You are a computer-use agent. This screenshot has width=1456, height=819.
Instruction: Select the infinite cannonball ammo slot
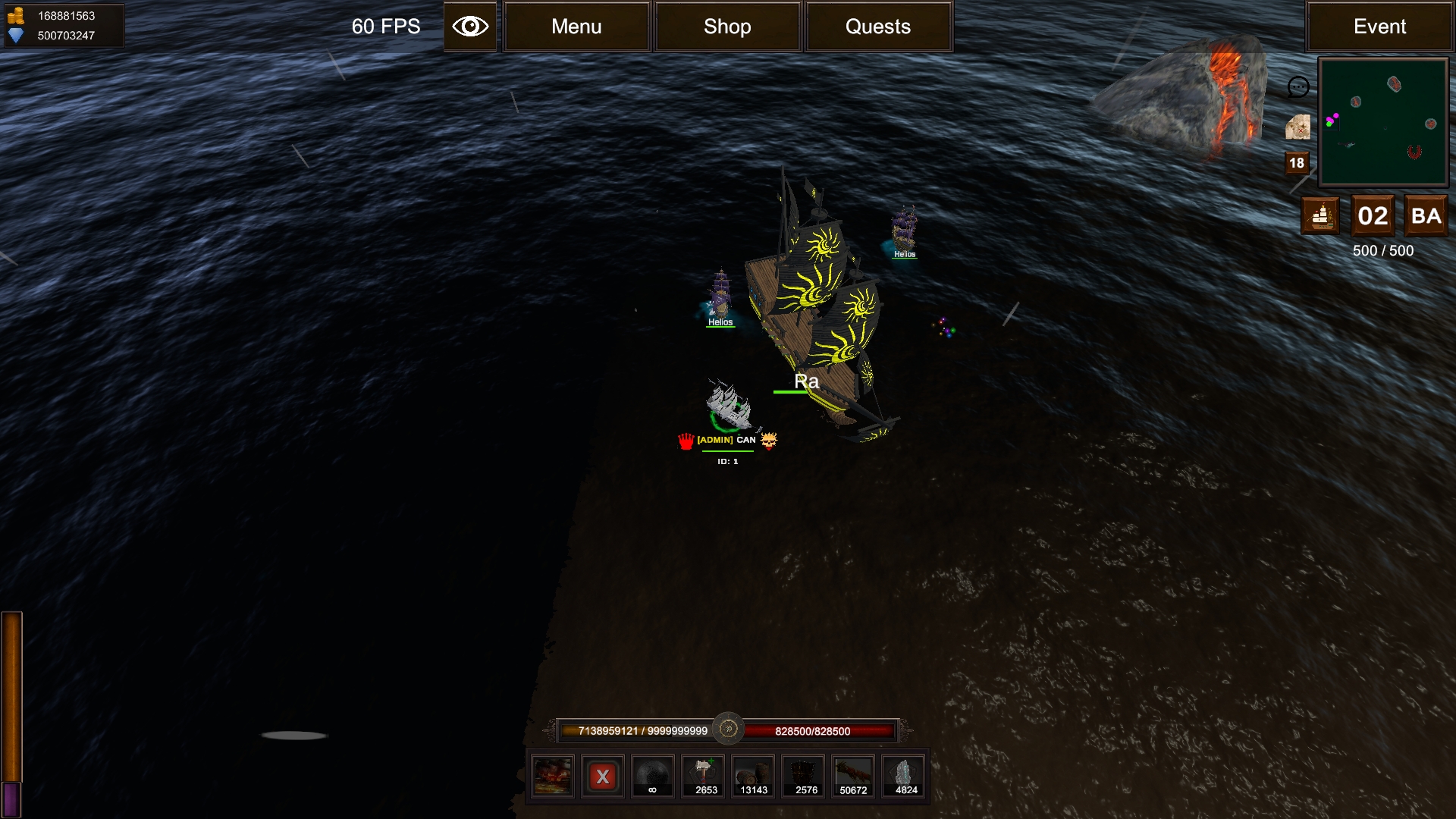coord(653,776)
